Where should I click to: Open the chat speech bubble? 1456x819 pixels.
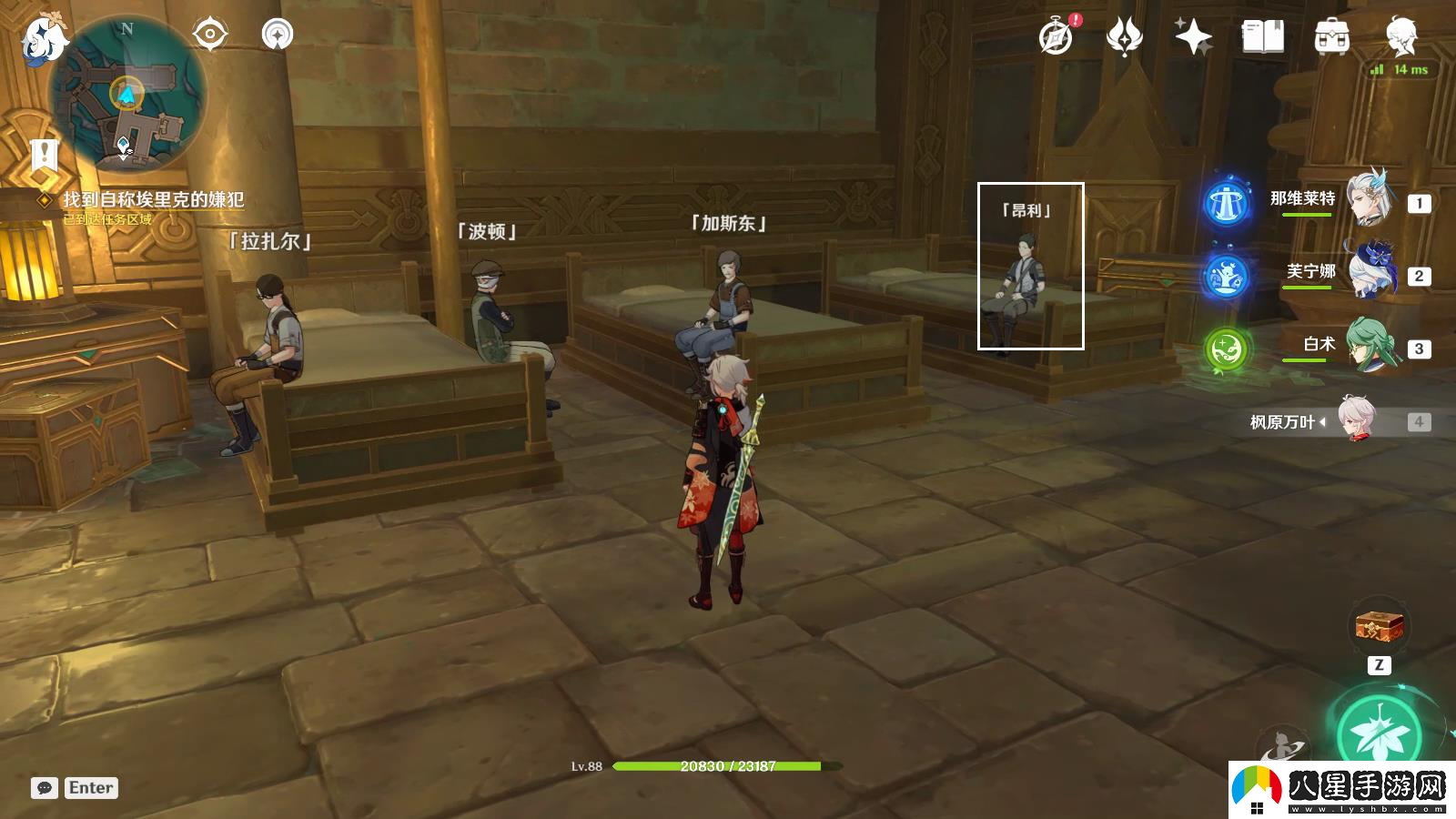(x=45, y=788)
